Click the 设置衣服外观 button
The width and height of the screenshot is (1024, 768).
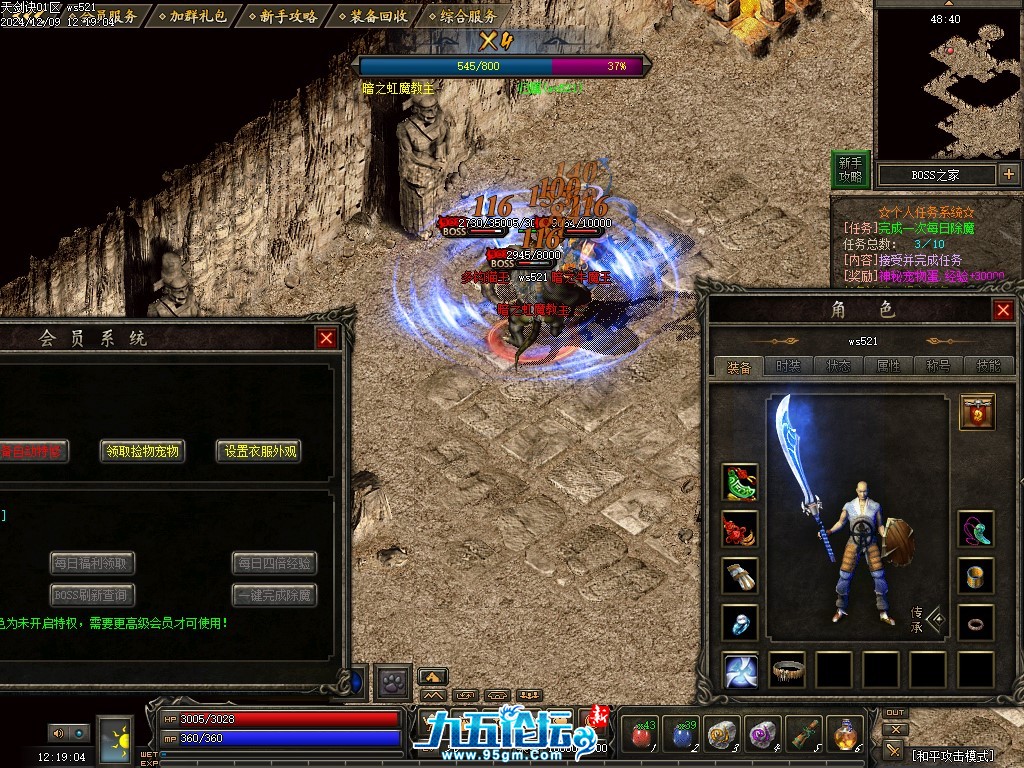click(259, 451)
